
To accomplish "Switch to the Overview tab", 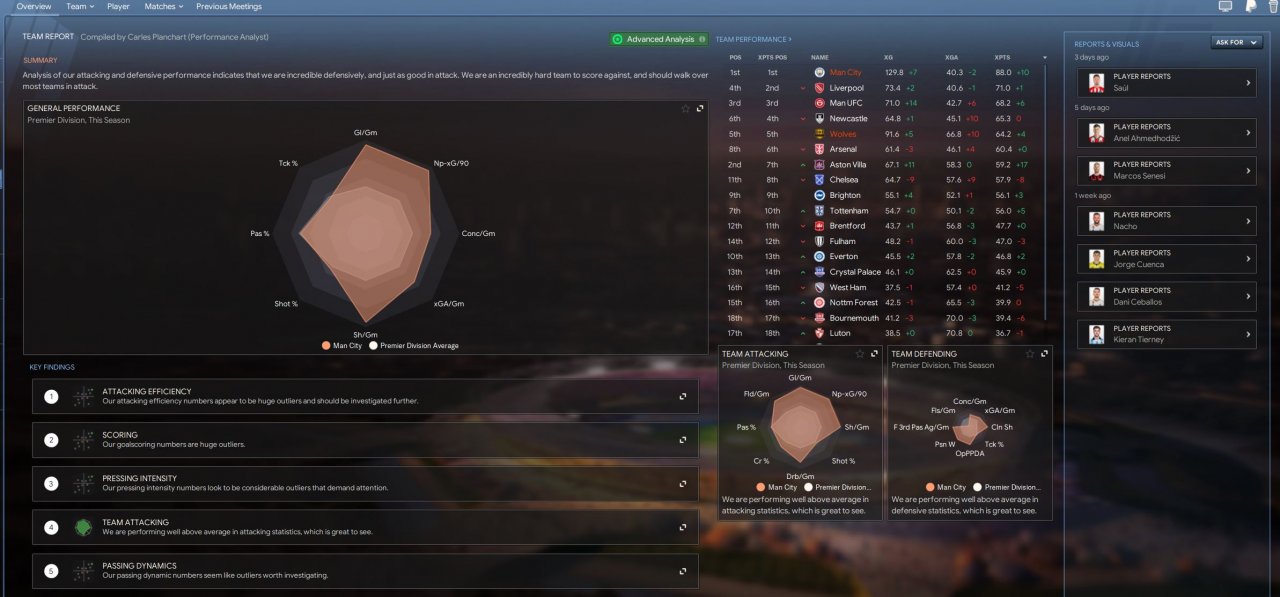I will click(x=34, y=6).
